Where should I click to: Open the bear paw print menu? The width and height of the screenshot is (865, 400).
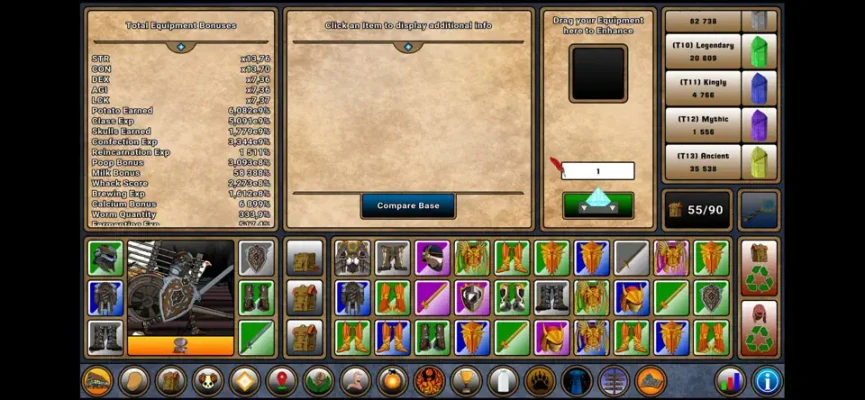(x=539, y=381)
